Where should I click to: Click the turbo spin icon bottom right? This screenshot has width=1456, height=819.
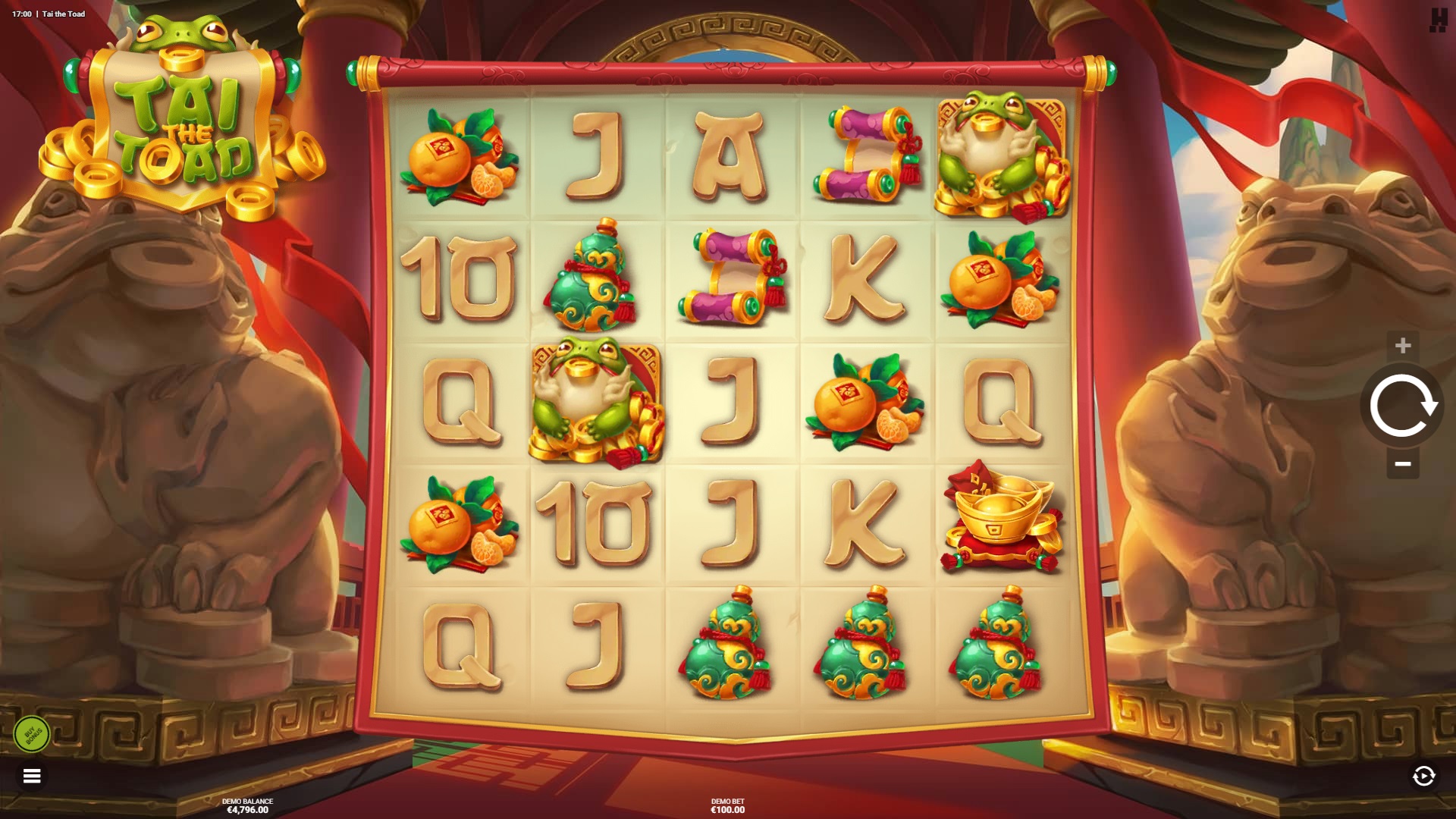pos(1424,775)
